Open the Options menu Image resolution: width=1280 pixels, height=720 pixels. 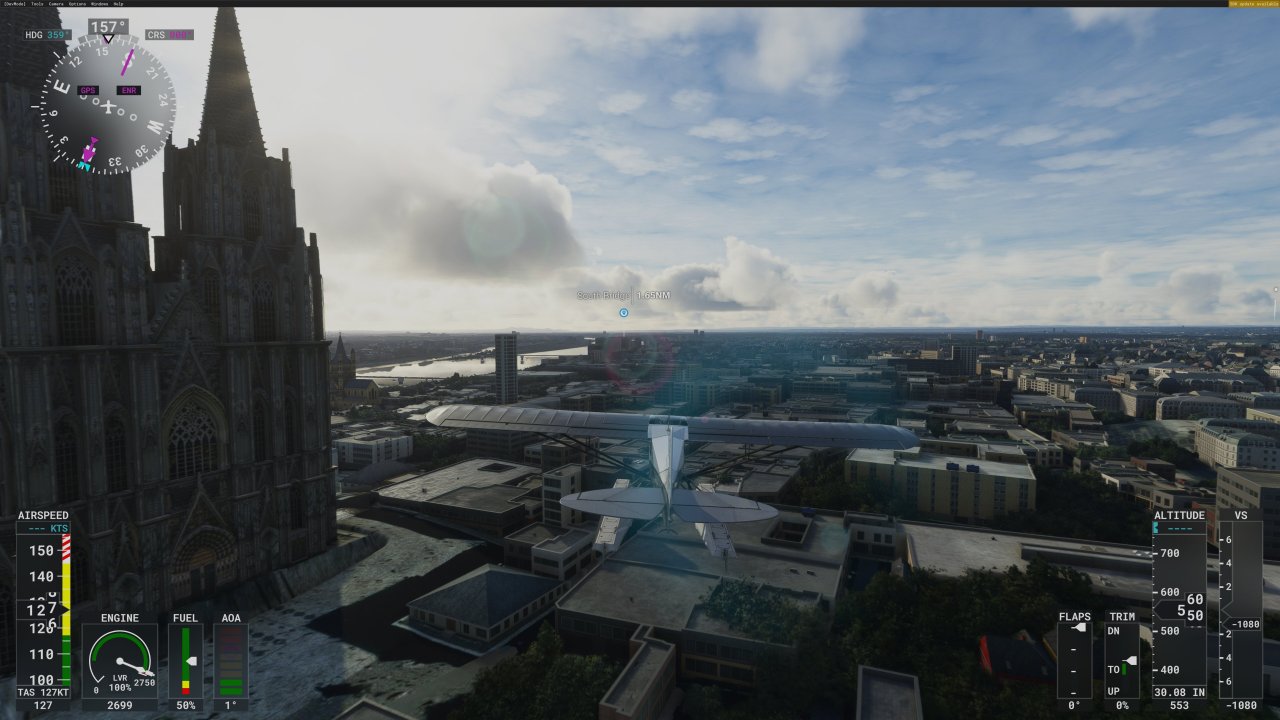tap(77, 4)
